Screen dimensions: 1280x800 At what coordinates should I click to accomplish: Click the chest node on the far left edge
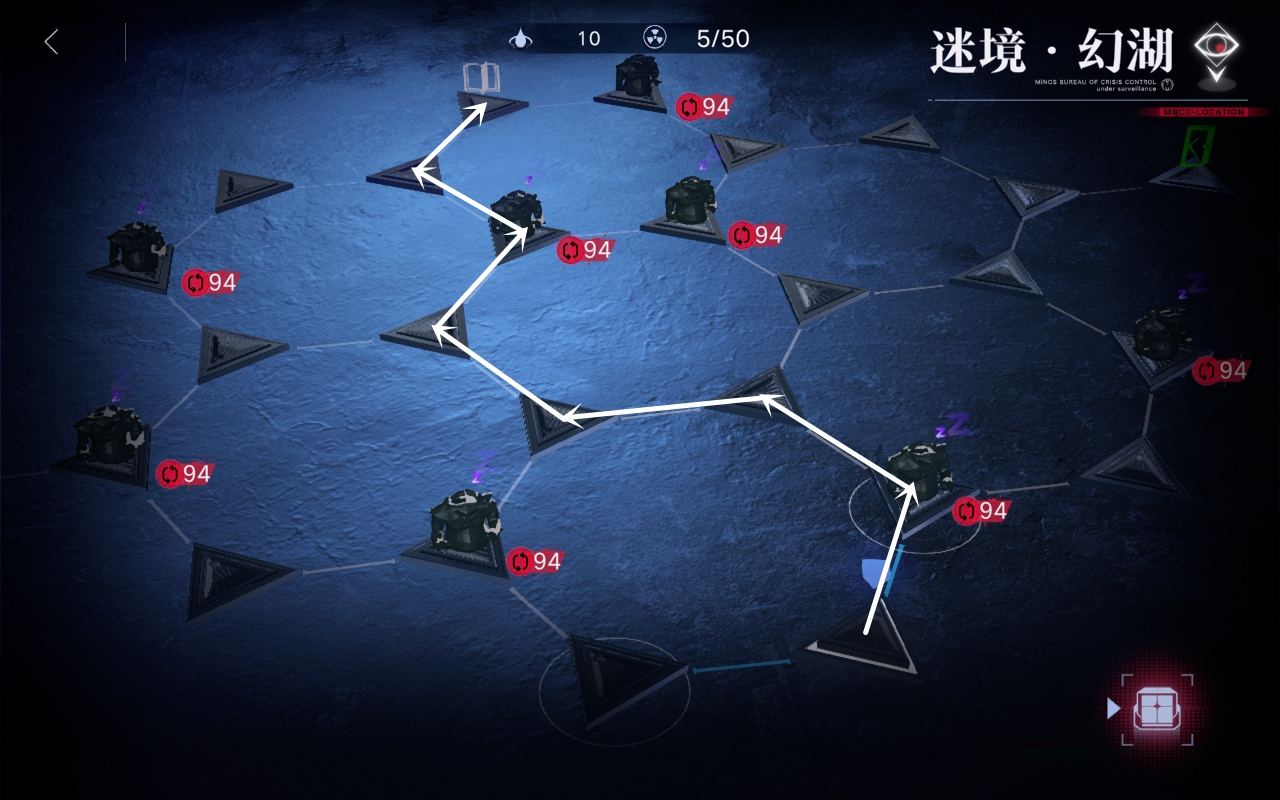[135, 250]
